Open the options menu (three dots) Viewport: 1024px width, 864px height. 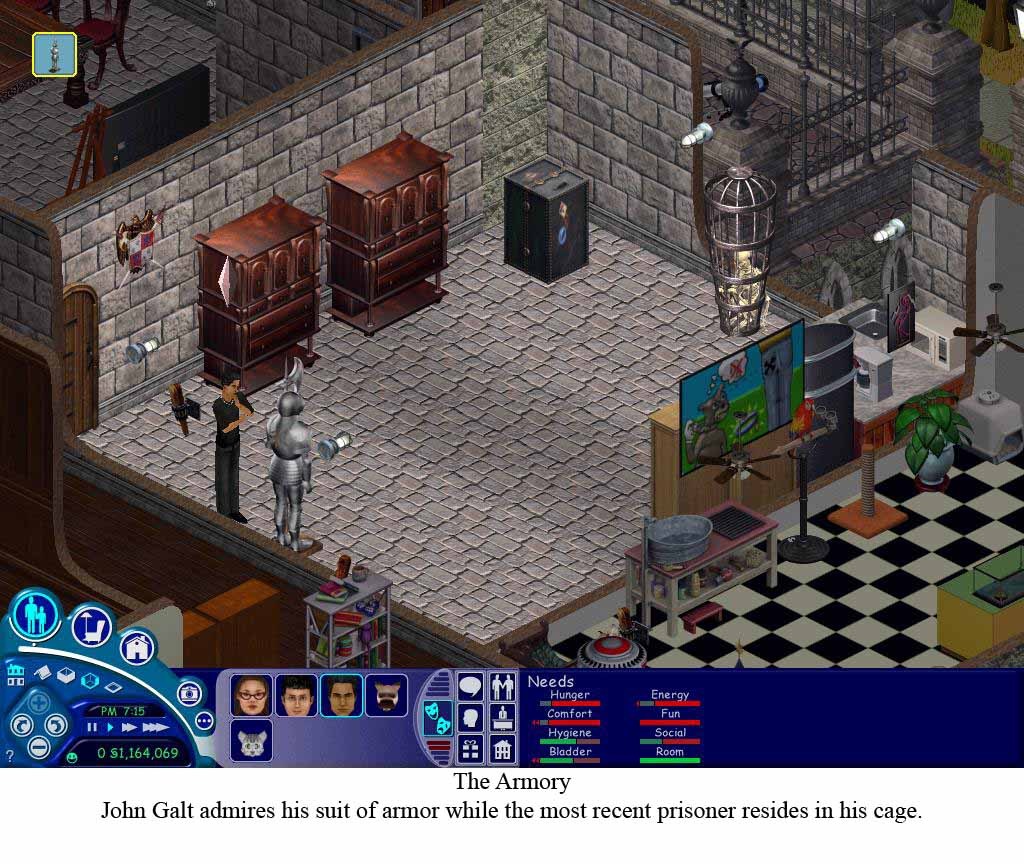tap(205, 720)
